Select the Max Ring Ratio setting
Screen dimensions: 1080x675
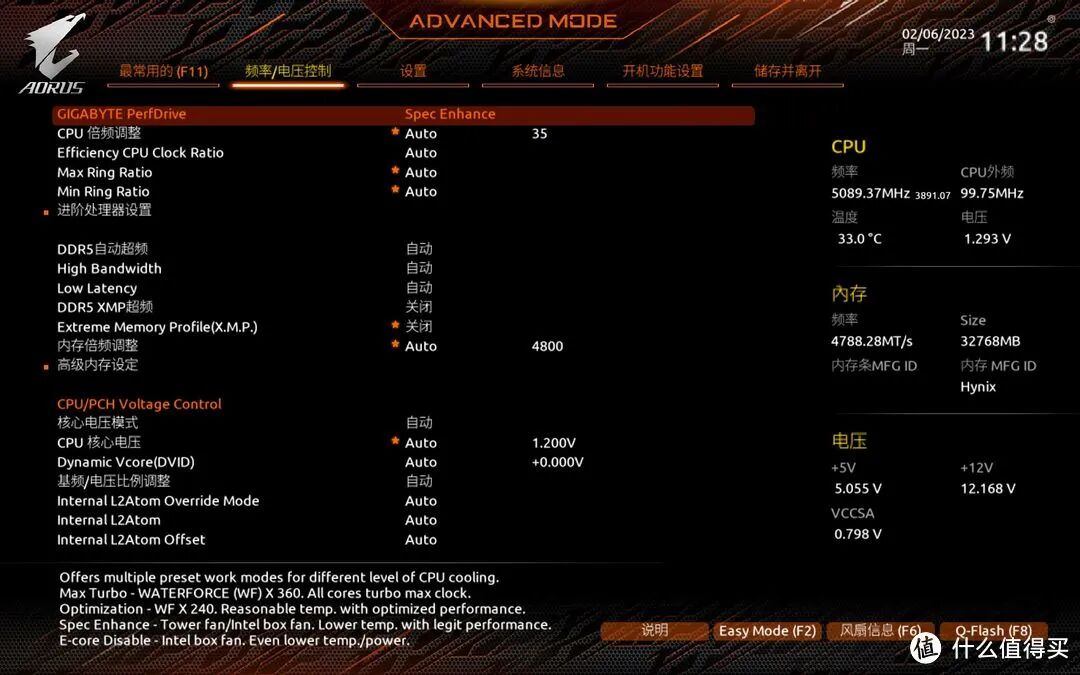[105, 172]
